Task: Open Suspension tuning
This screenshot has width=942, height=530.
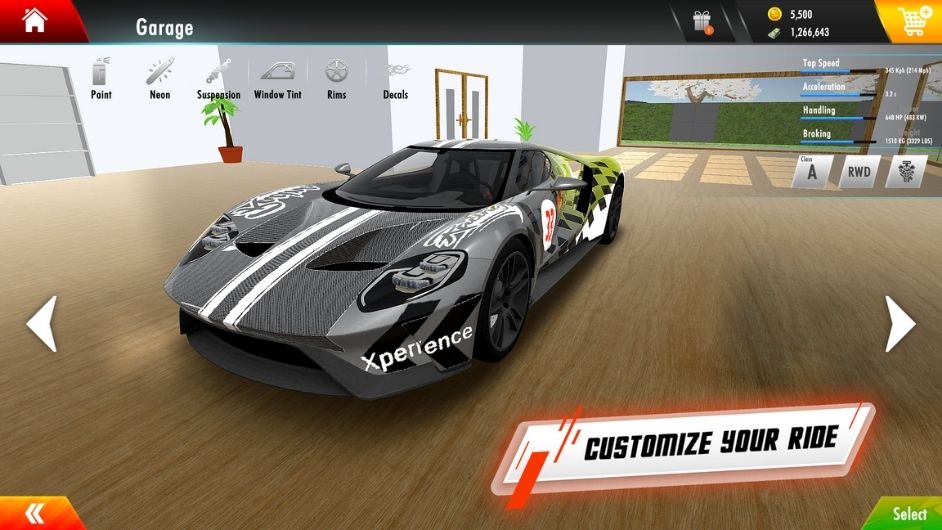Action: (x=218, y=78)
